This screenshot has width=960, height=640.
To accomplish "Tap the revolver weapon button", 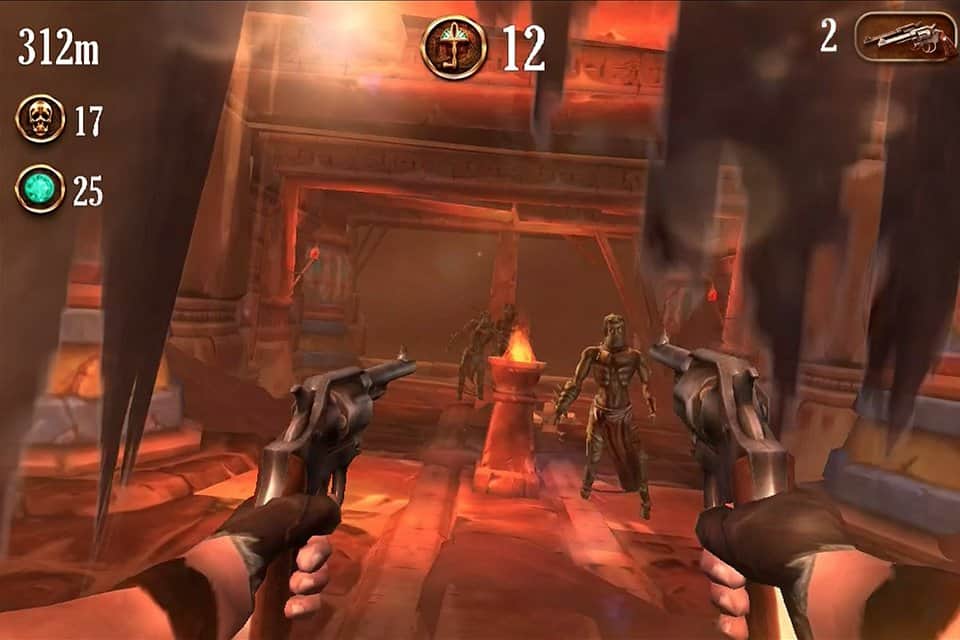I will [x=906, y=38].
